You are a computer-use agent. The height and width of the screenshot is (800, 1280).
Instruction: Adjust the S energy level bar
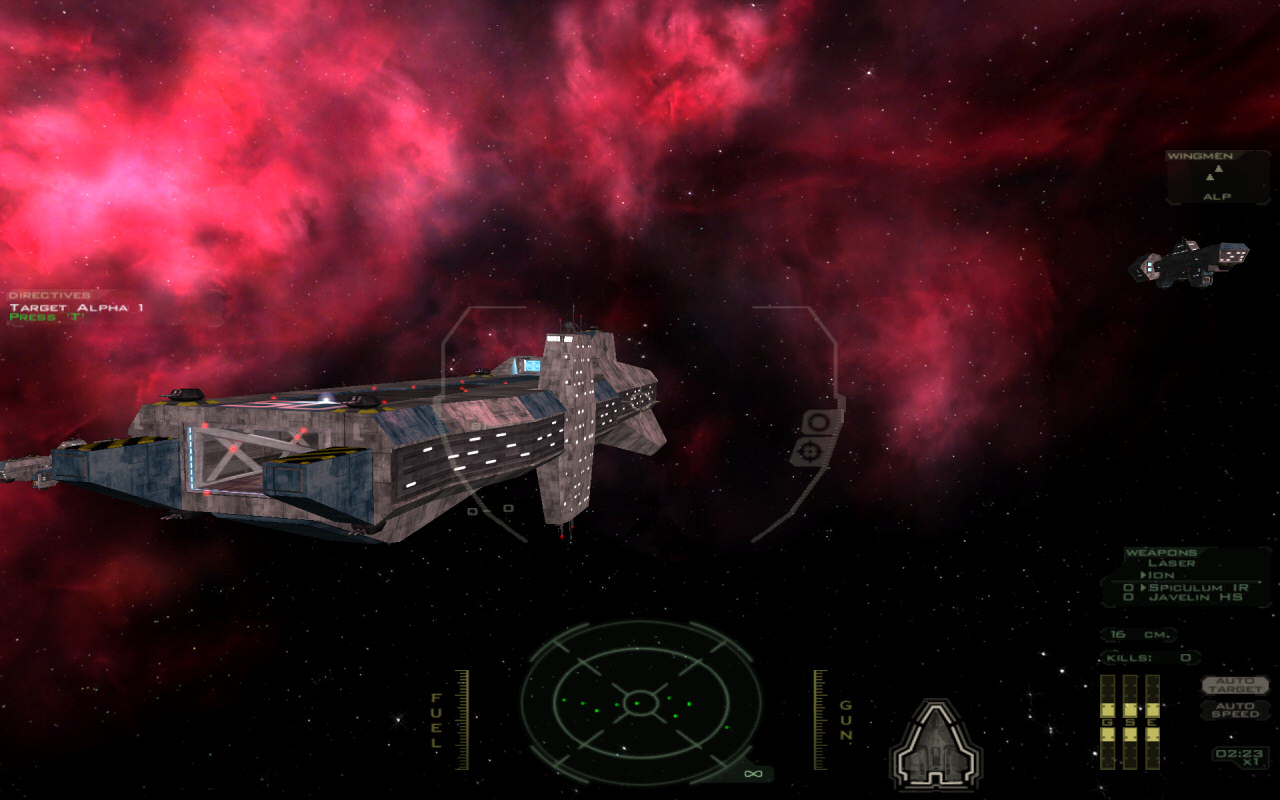tap(1130, 722)
